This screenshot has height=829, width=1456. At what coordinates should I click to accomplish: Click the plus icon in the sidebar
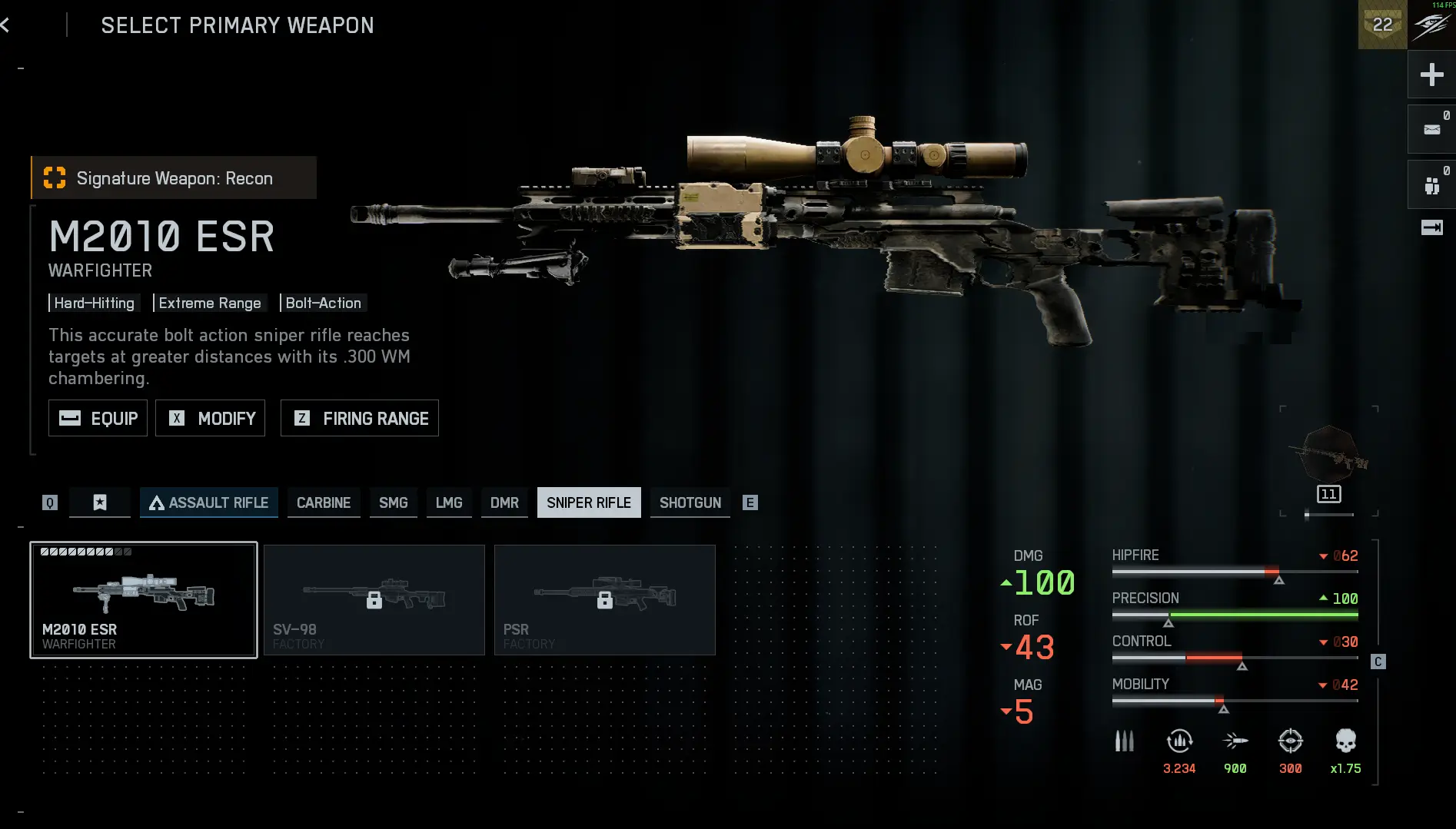click(1431, 75)
